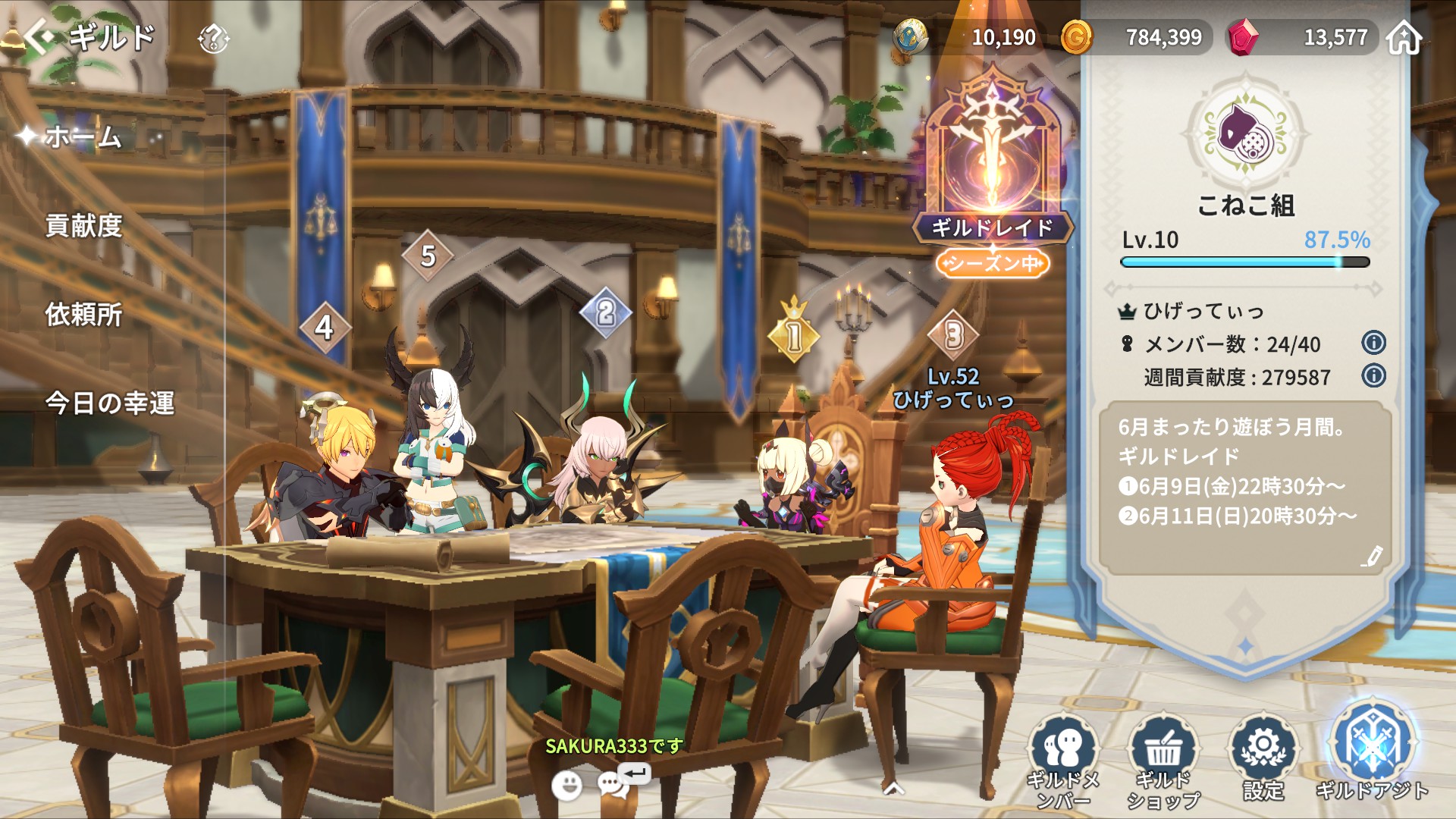
Task: Open the 依頼所 tab
Action: 83,314
